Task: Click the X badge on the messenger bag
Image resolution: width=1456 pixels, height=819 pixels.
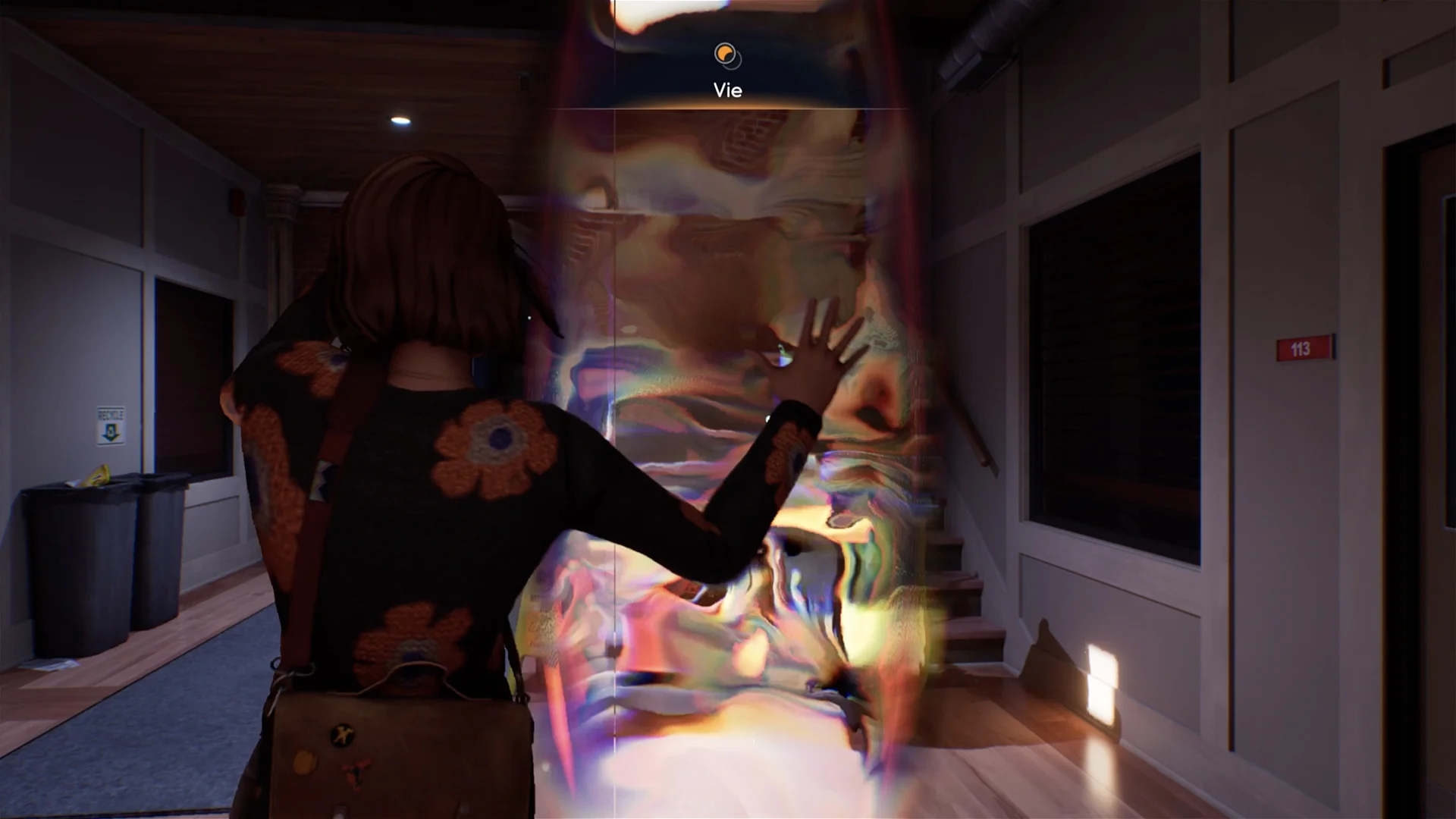Action: coord(341,733)
